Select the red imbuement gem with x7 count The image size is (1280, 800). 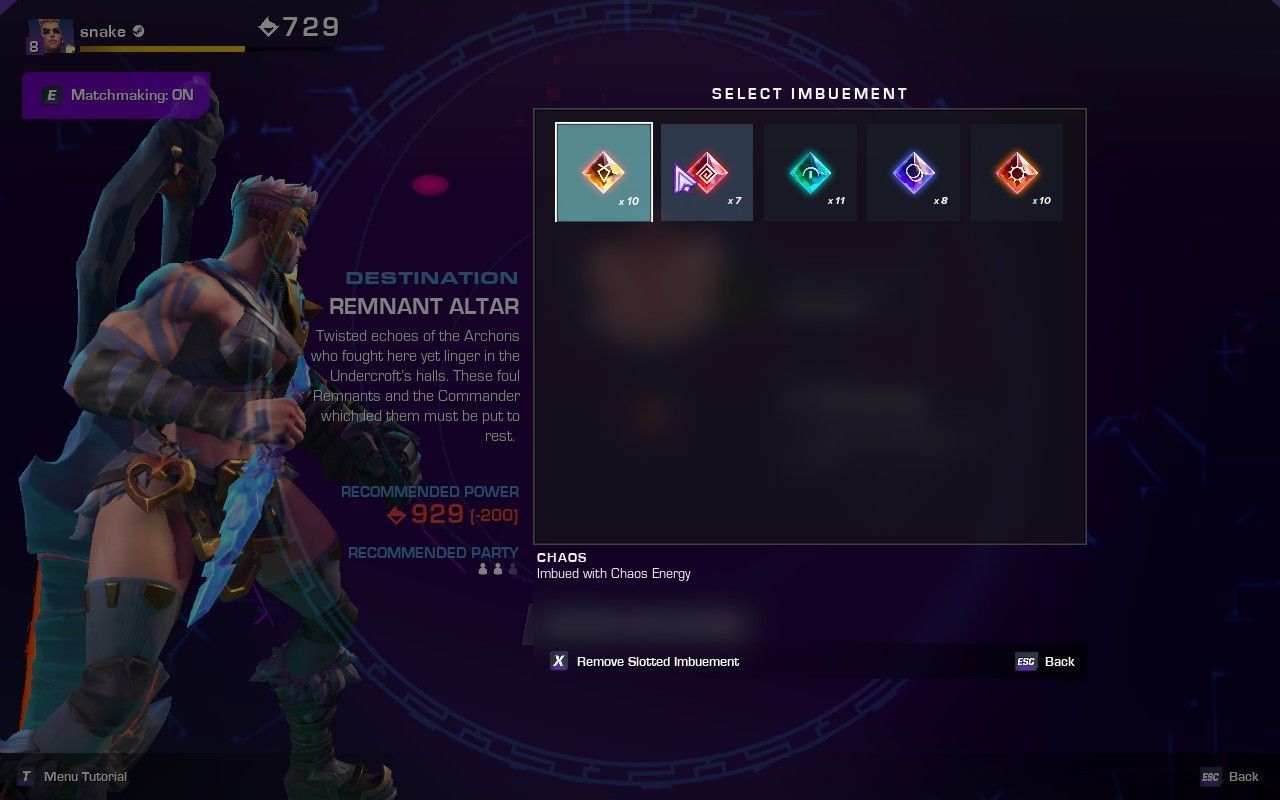[x=707, y=170]
